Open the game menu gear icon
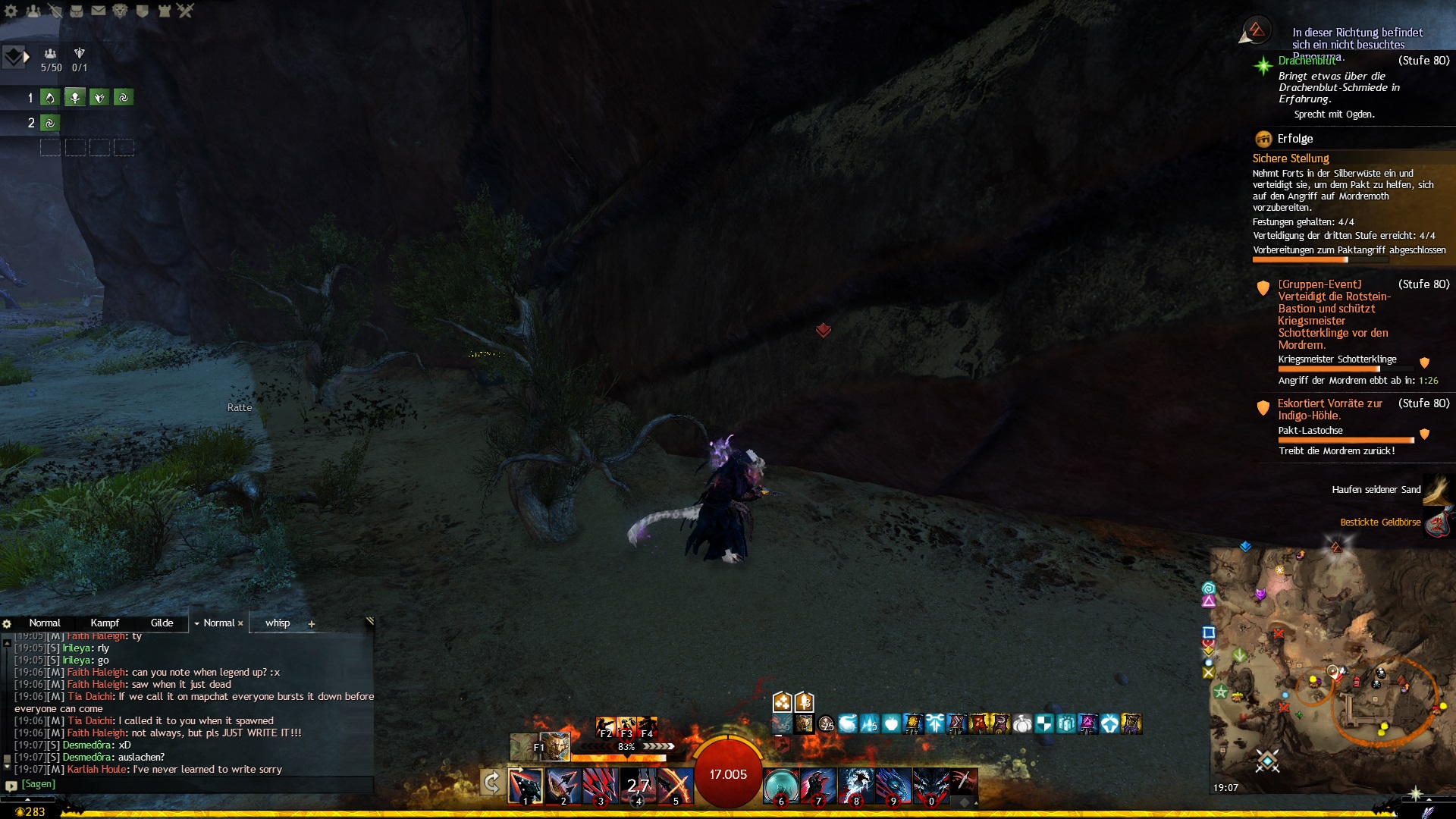Viewport: 1456px width, 819px height. coord(11,11)
